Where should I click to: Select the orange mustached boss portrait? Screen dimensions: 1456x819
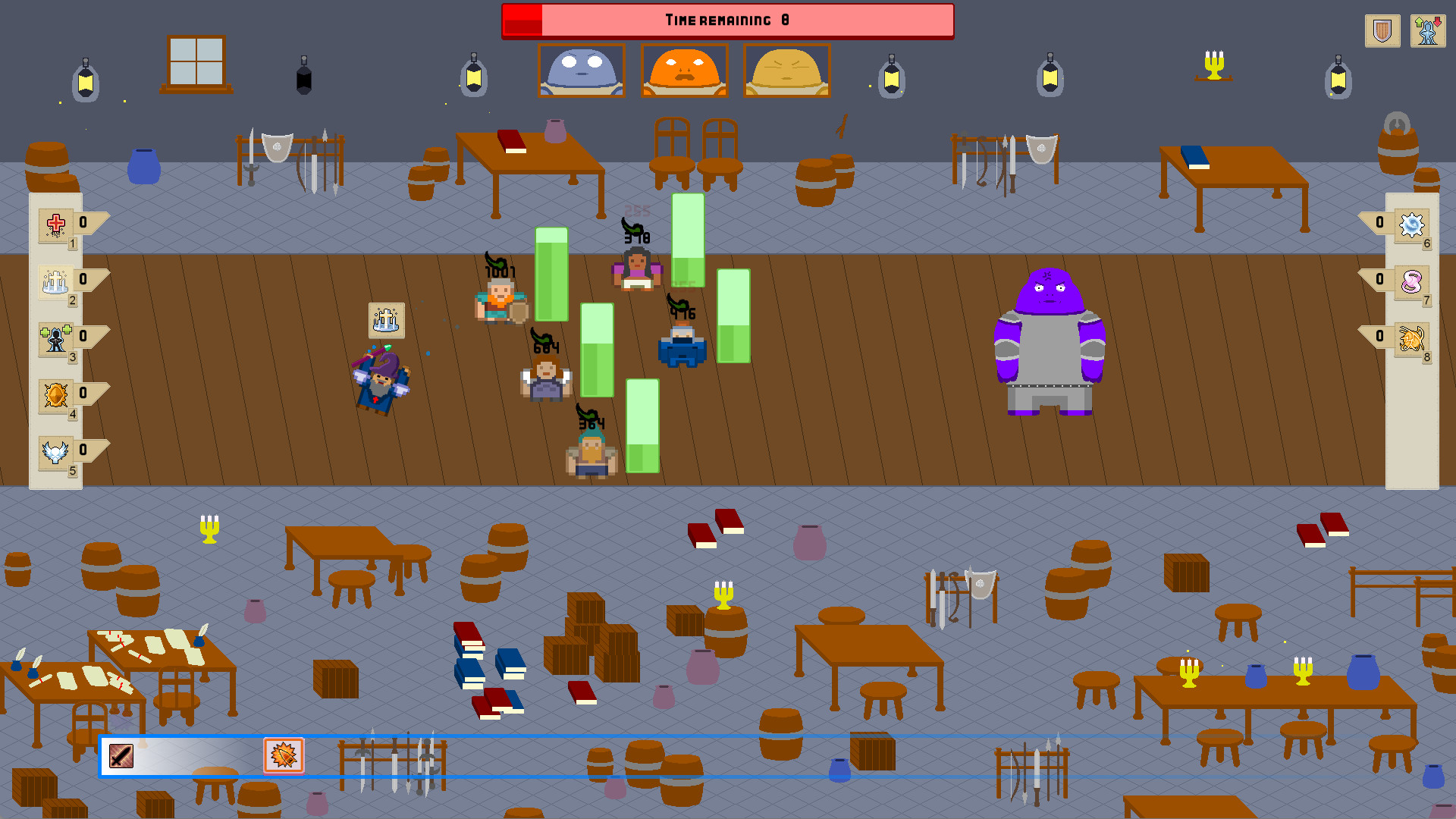pos(684,71)
